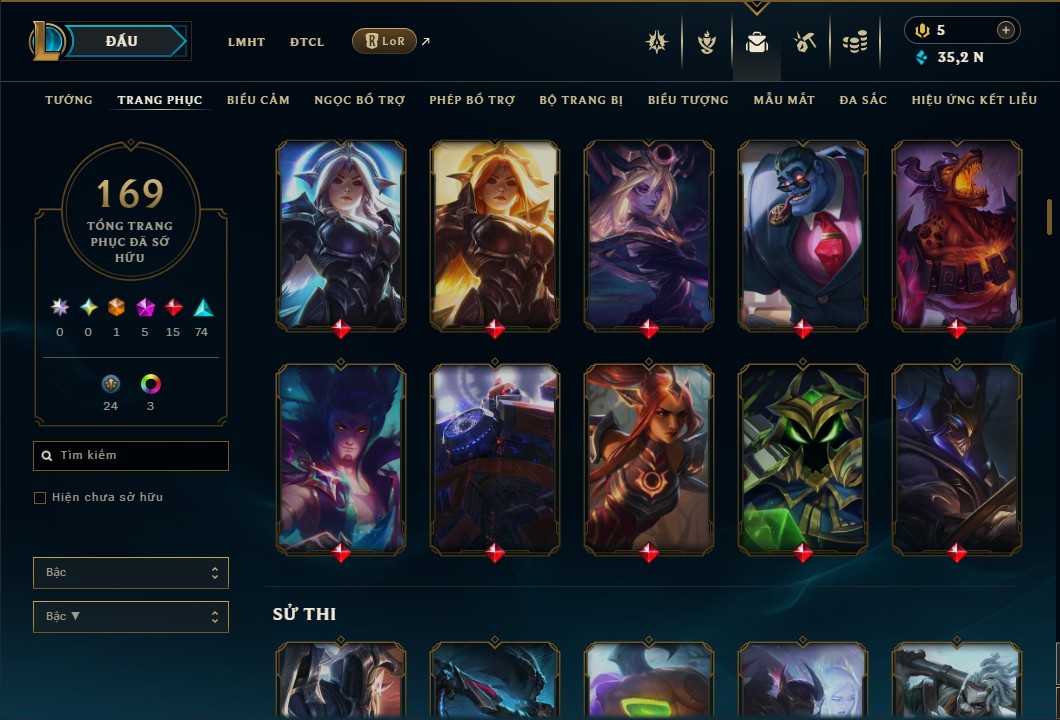The width and height of the screenshot is (1060, 720).
Task: Switch to the TƯỚNG tab
Action: click(x=69, y=100)
